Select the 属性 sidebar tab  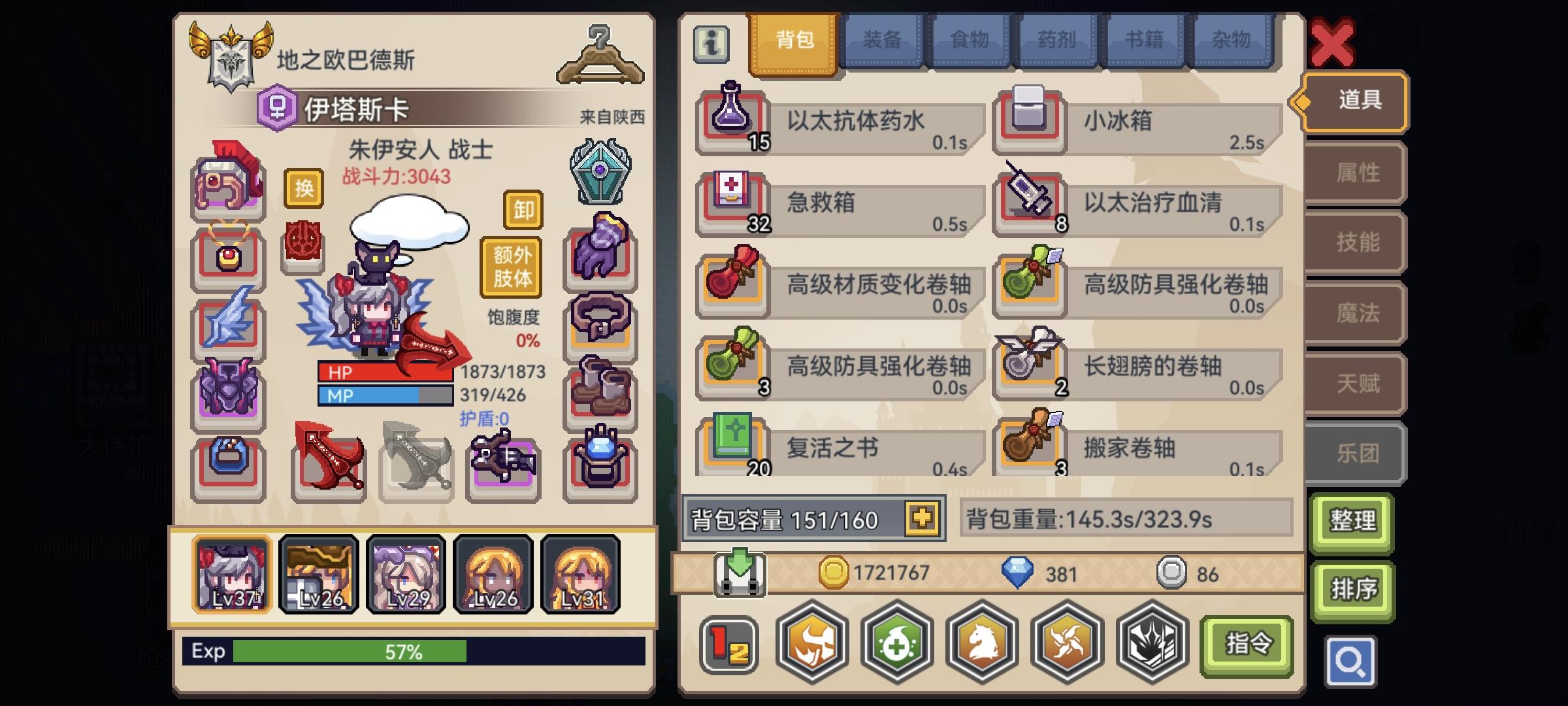tap(1352, 172)
